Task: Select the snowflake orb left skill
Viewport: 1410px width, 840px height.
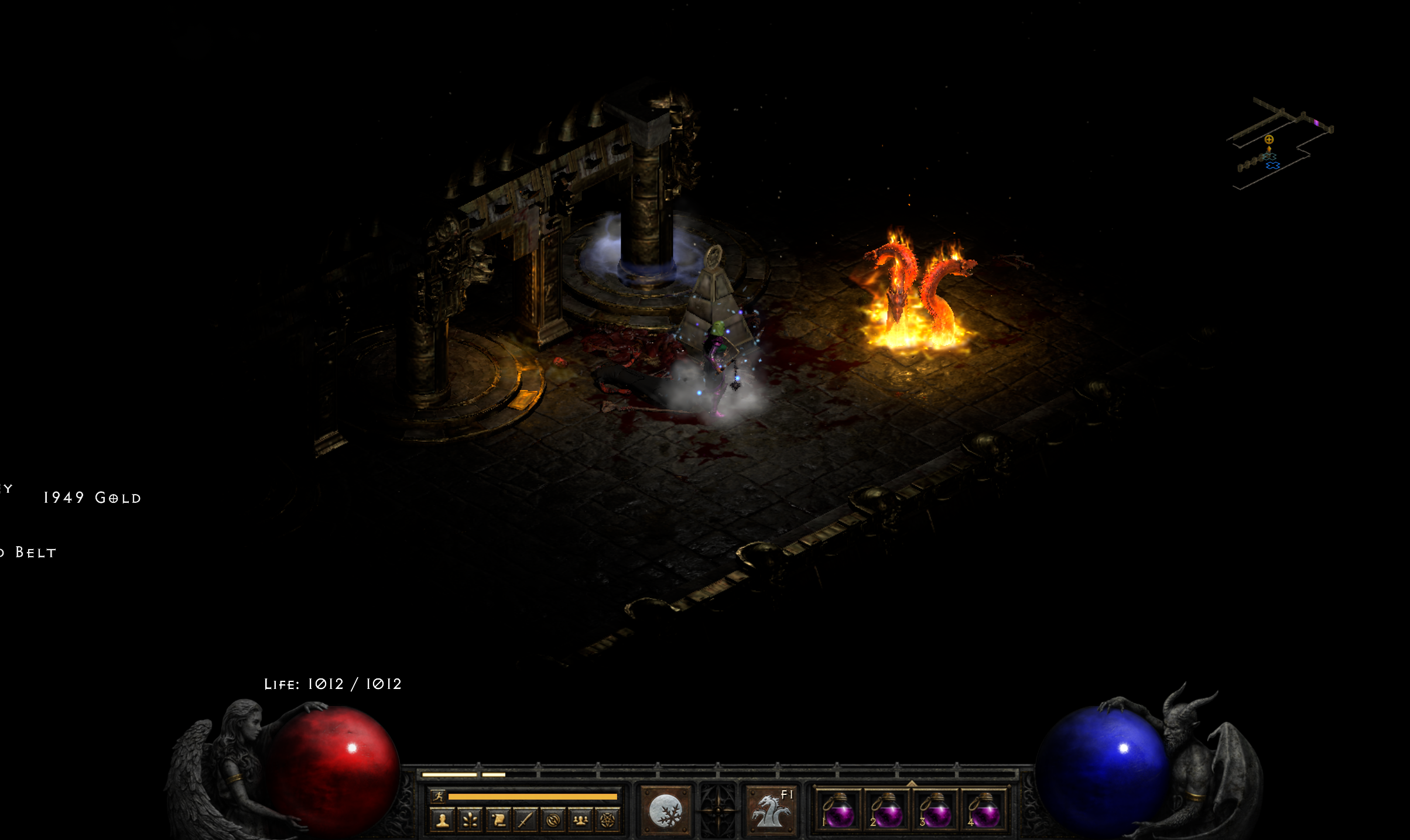Action: pyautogui.click(x=666, y=812)
